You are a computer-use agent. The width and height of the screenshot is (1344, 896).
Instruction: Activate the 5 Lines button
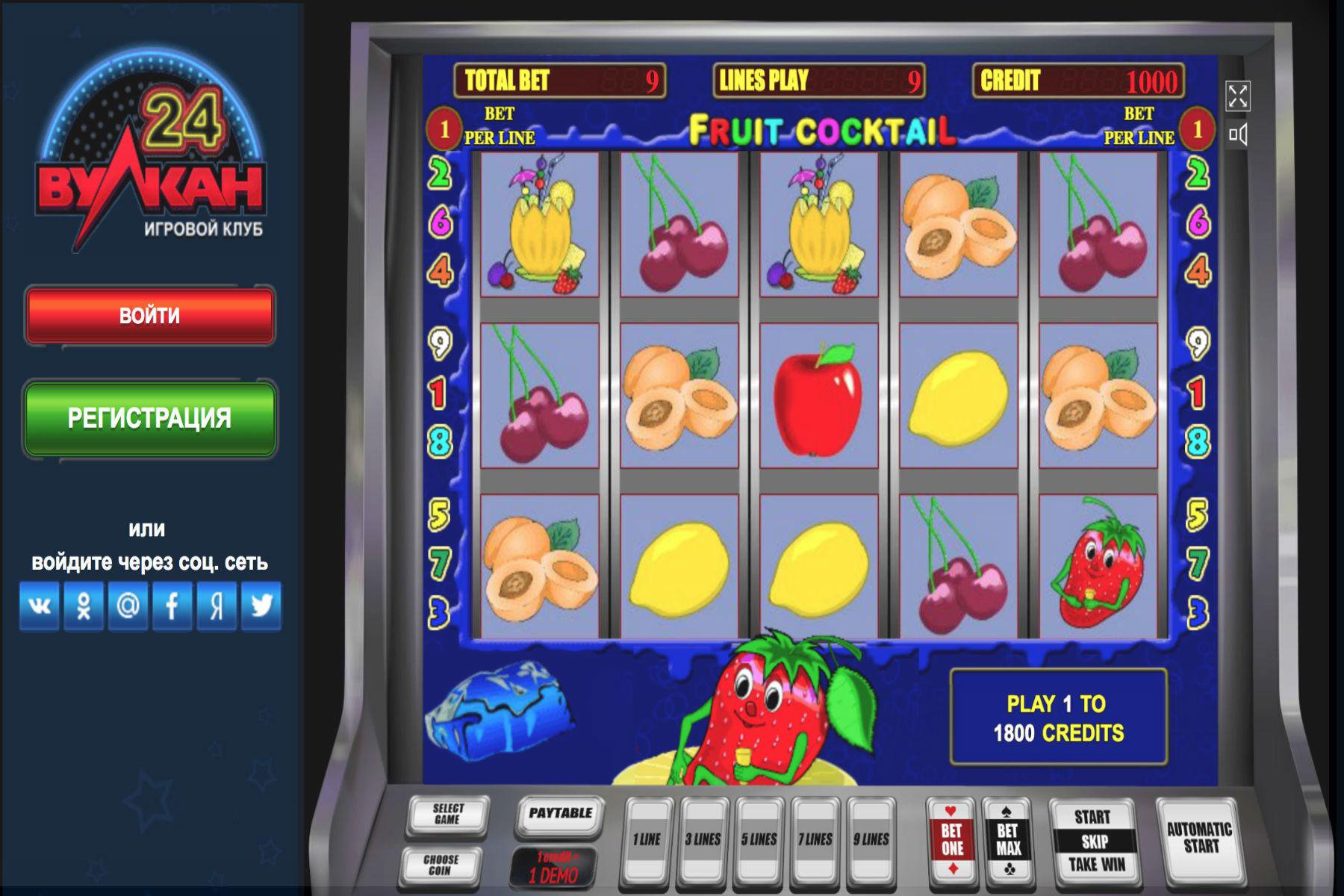759,840
